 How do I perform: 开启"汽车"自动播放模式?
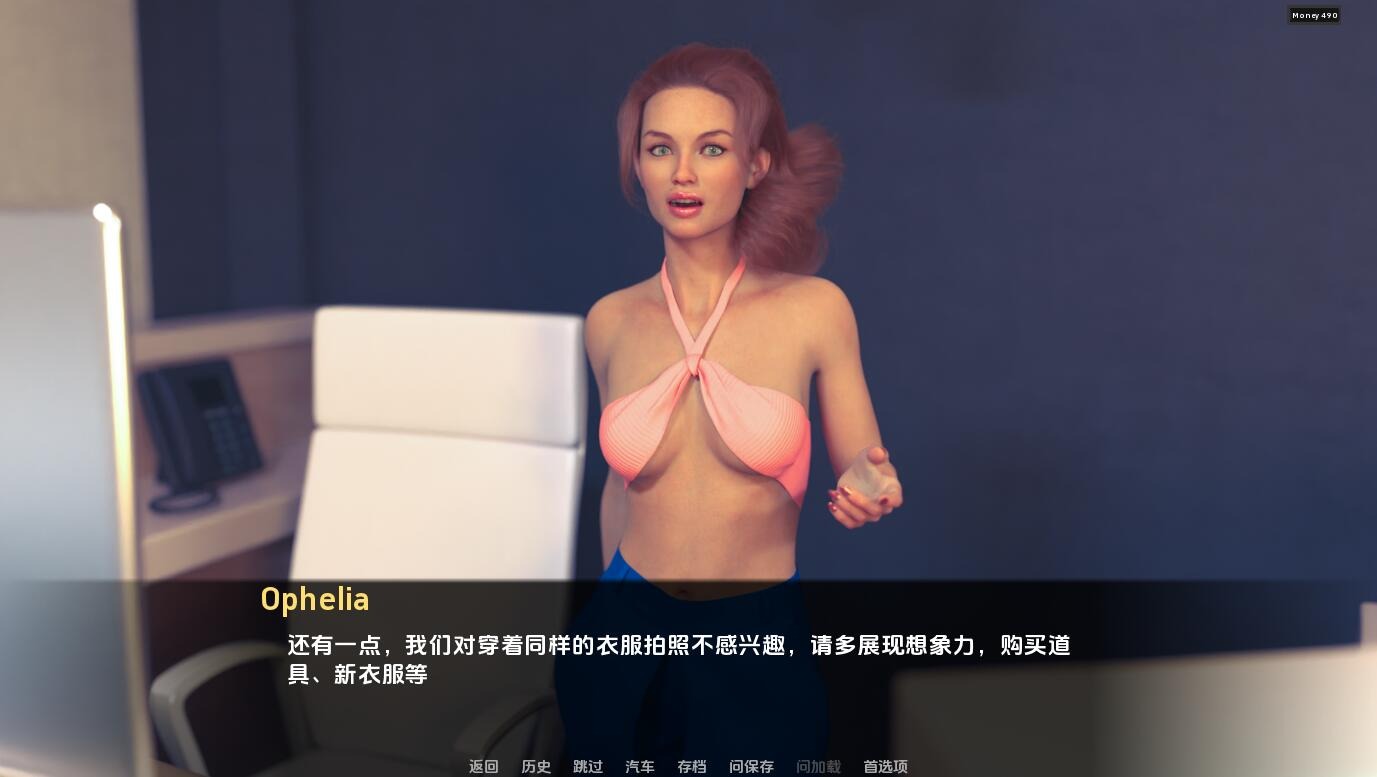[x=639, y=766]
